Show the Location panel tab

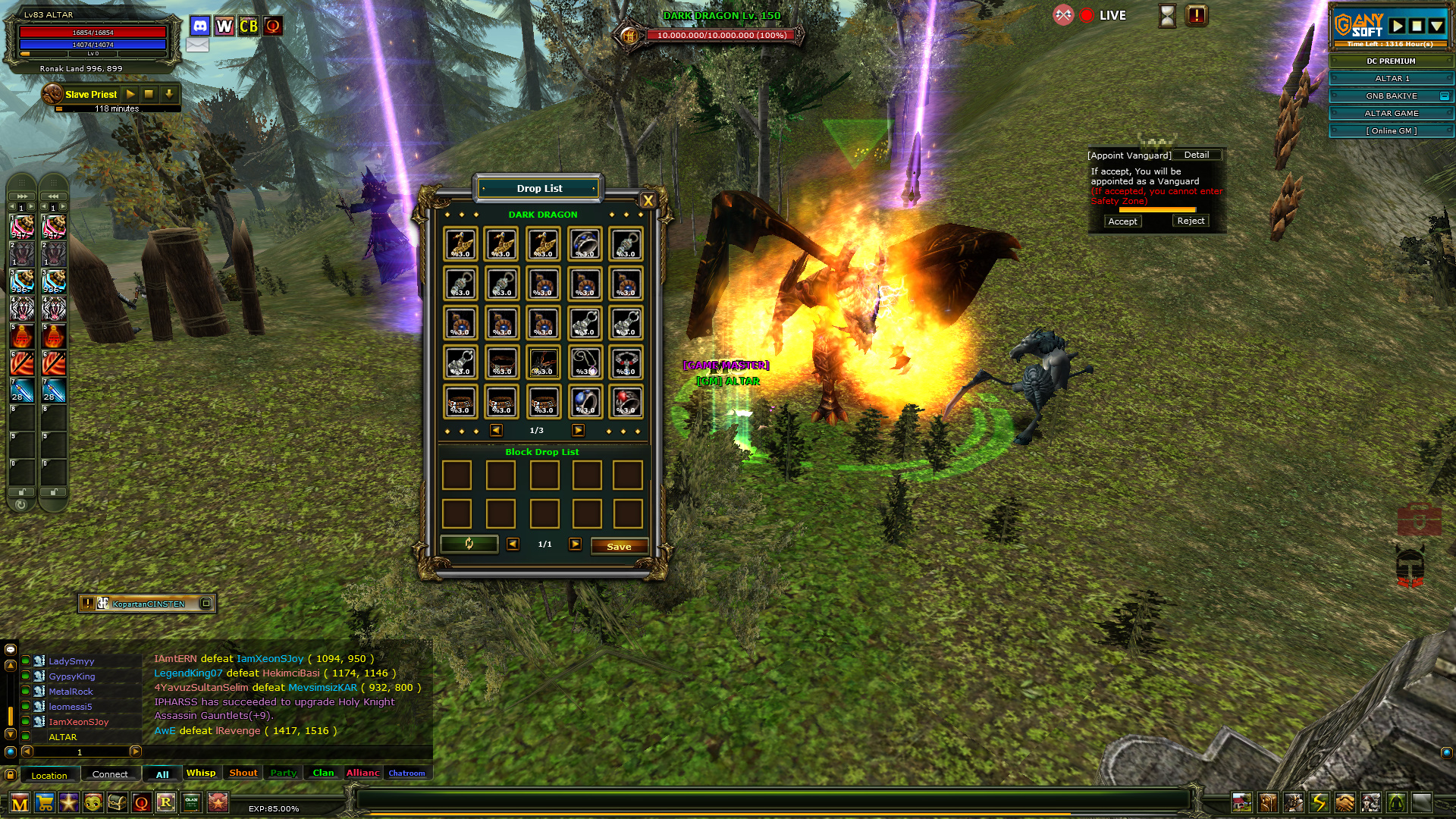[49, 775]
